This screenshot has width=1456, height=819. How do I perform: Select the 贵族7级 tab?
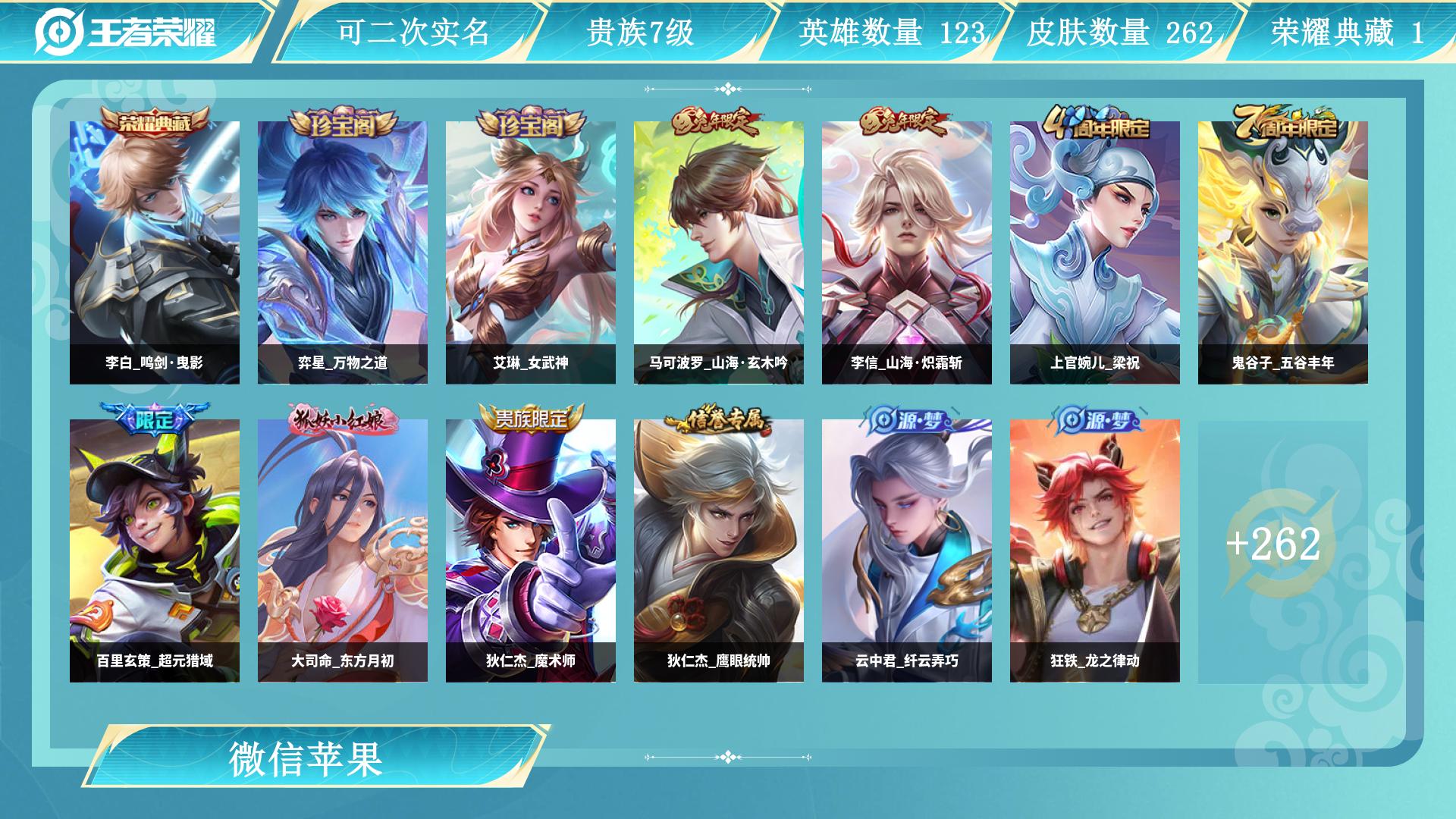pyautogui.click(x=641, y=32)
